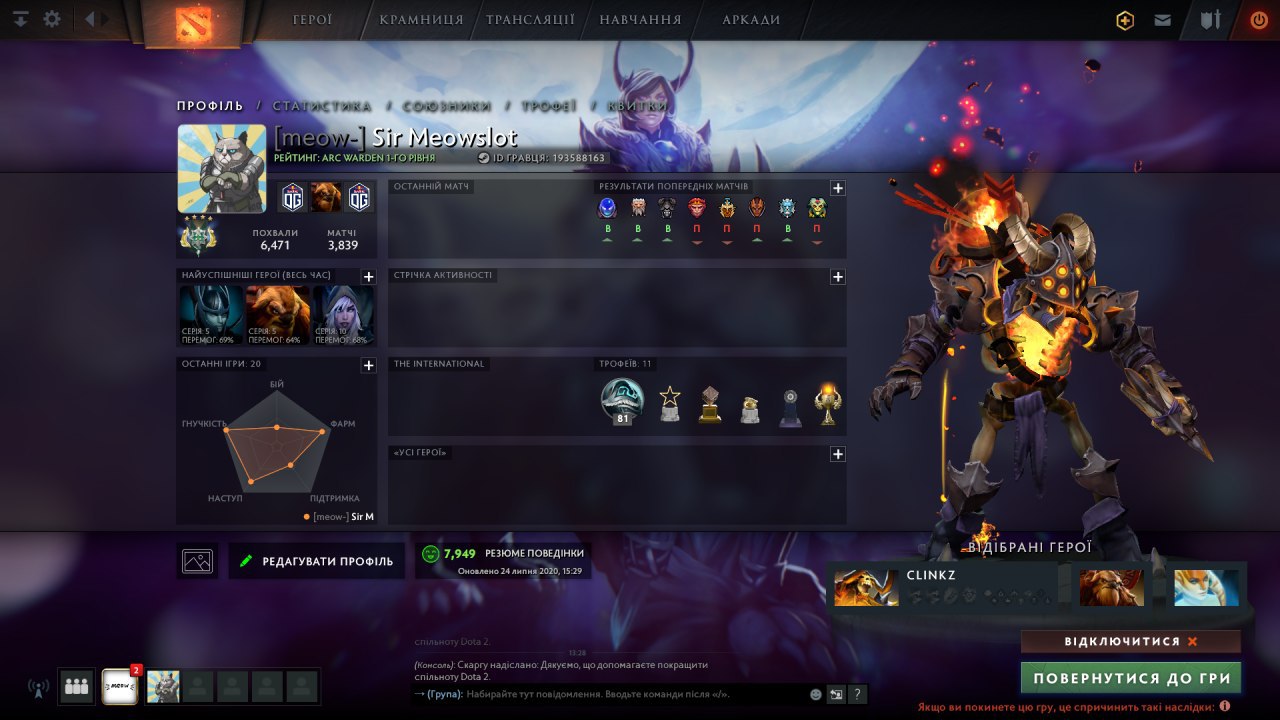This screenshot has height=720, width=1280.
Task: Open the Герої top menu
Action: coord(312,20)
